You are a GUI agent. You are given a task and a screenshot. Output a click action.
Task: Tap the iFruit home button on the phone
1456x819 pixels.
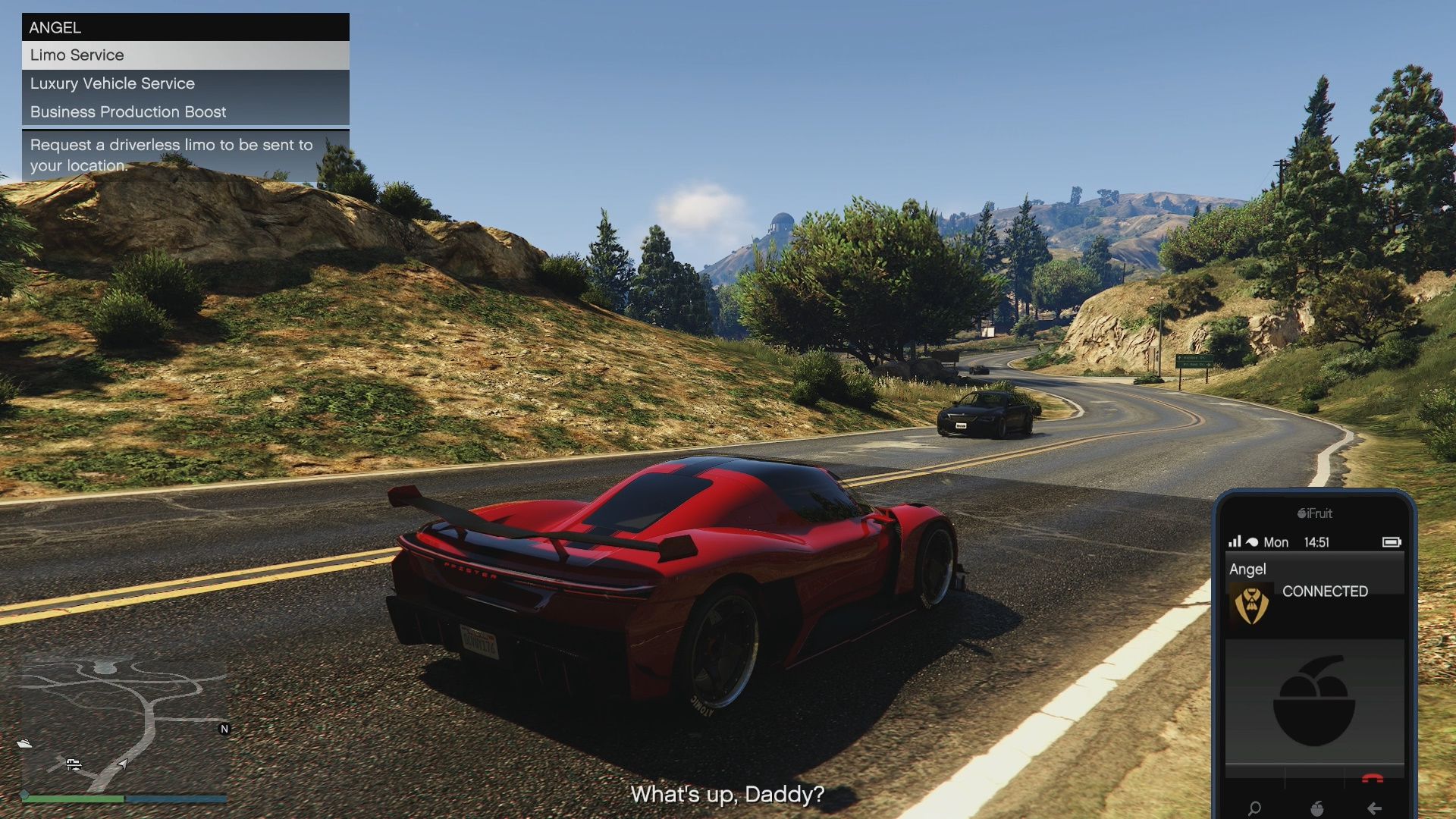(1316, 808)
